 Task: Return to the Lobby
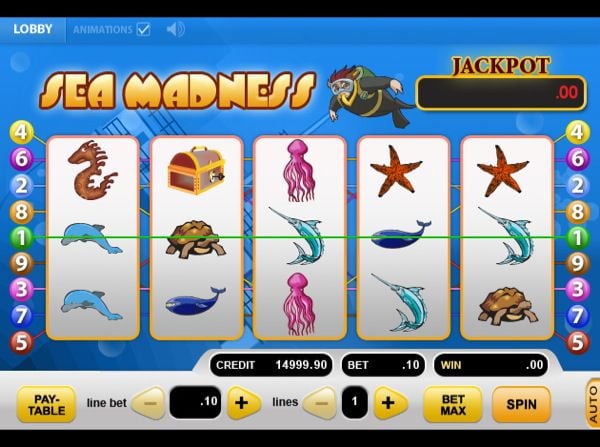33,29
